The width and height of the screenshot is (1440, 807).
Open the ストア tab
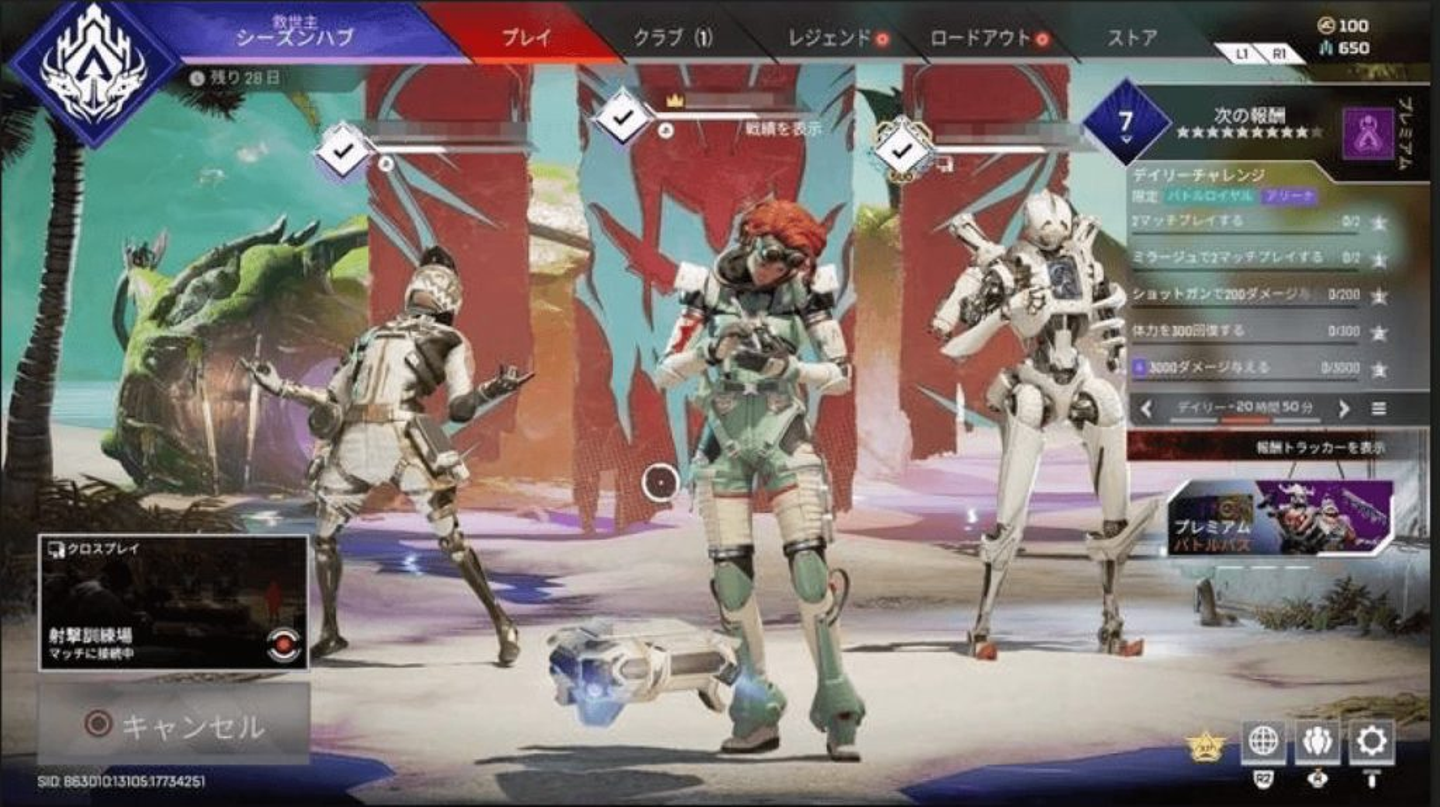pyautogui.click(x=1132, y=38)
